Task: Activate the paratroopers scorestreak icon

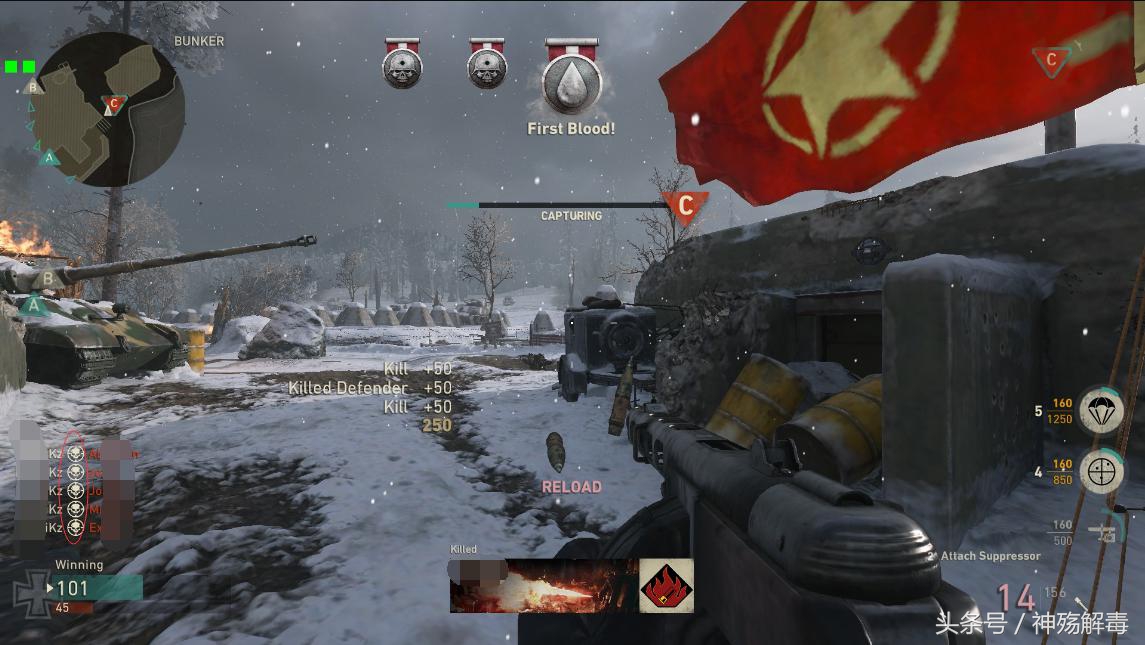Action: 1101,411
